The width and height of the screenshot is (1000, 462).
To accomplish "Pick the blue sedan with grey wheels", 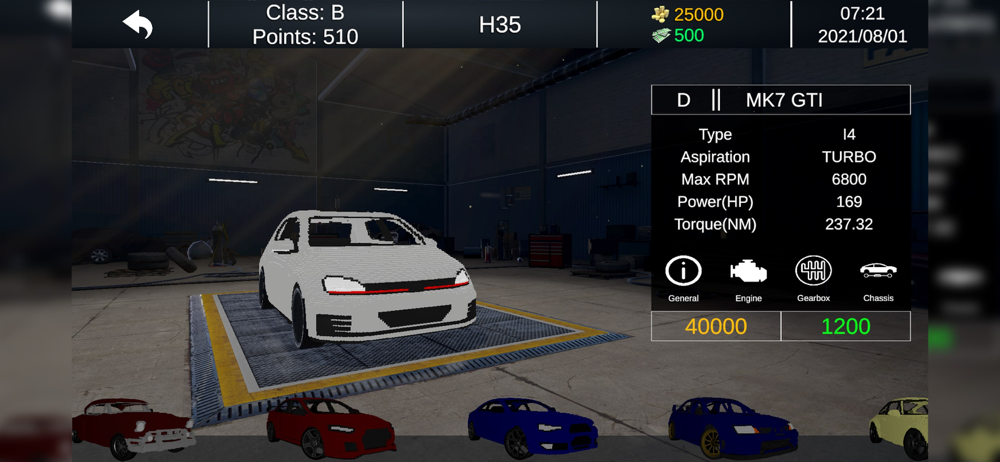I will 532,427.
